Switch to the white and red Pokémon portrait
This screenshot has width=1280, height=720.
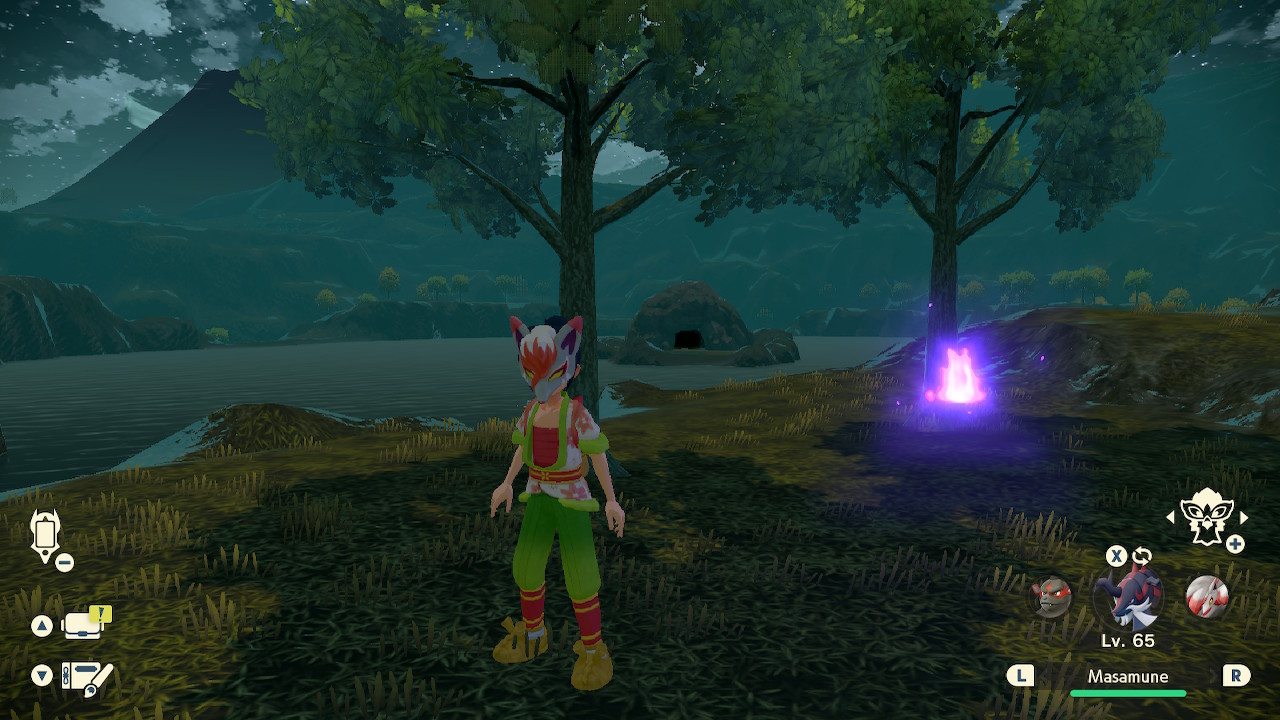[1206, 597]
